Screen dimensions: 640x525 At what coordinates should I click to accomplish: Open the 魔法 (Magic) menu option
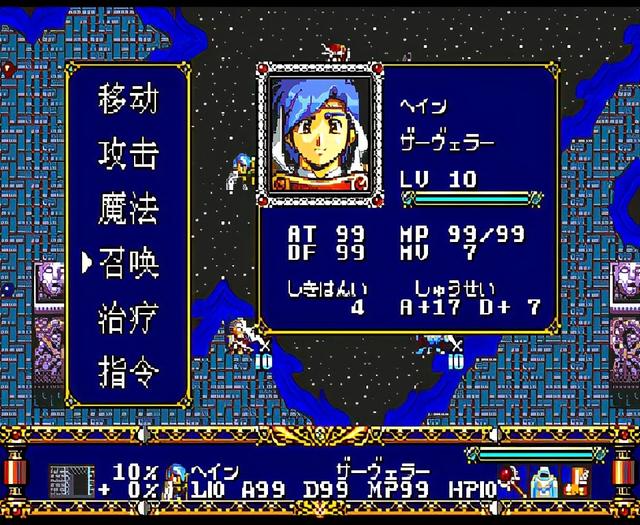click(x=128, y=209)
